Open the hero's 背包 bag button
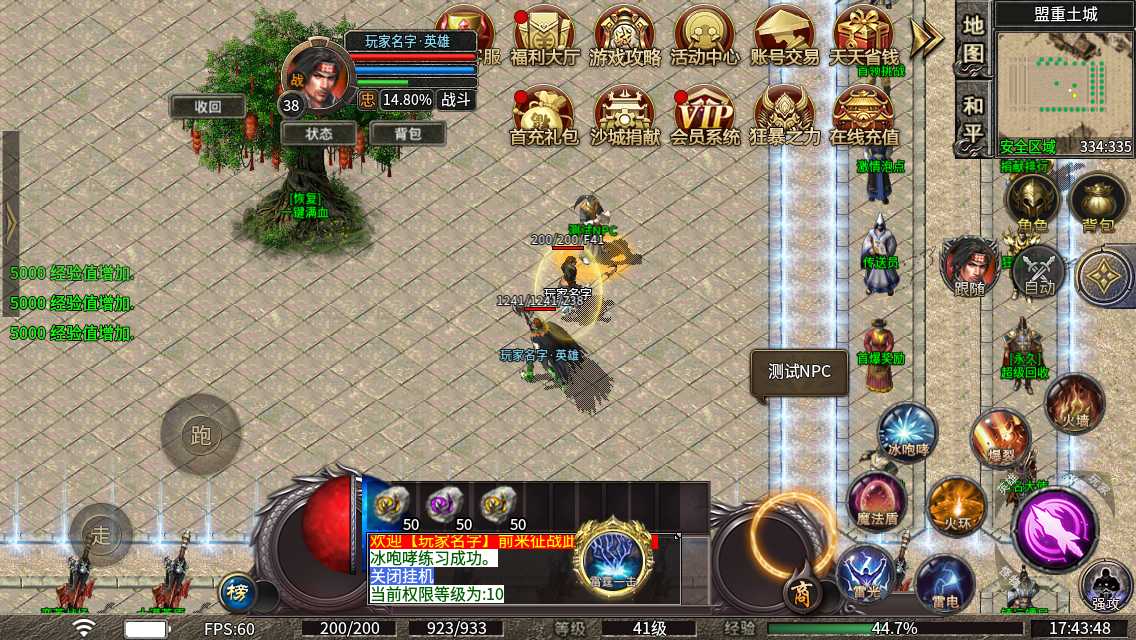1136x640 pixels. pos(408,133)
